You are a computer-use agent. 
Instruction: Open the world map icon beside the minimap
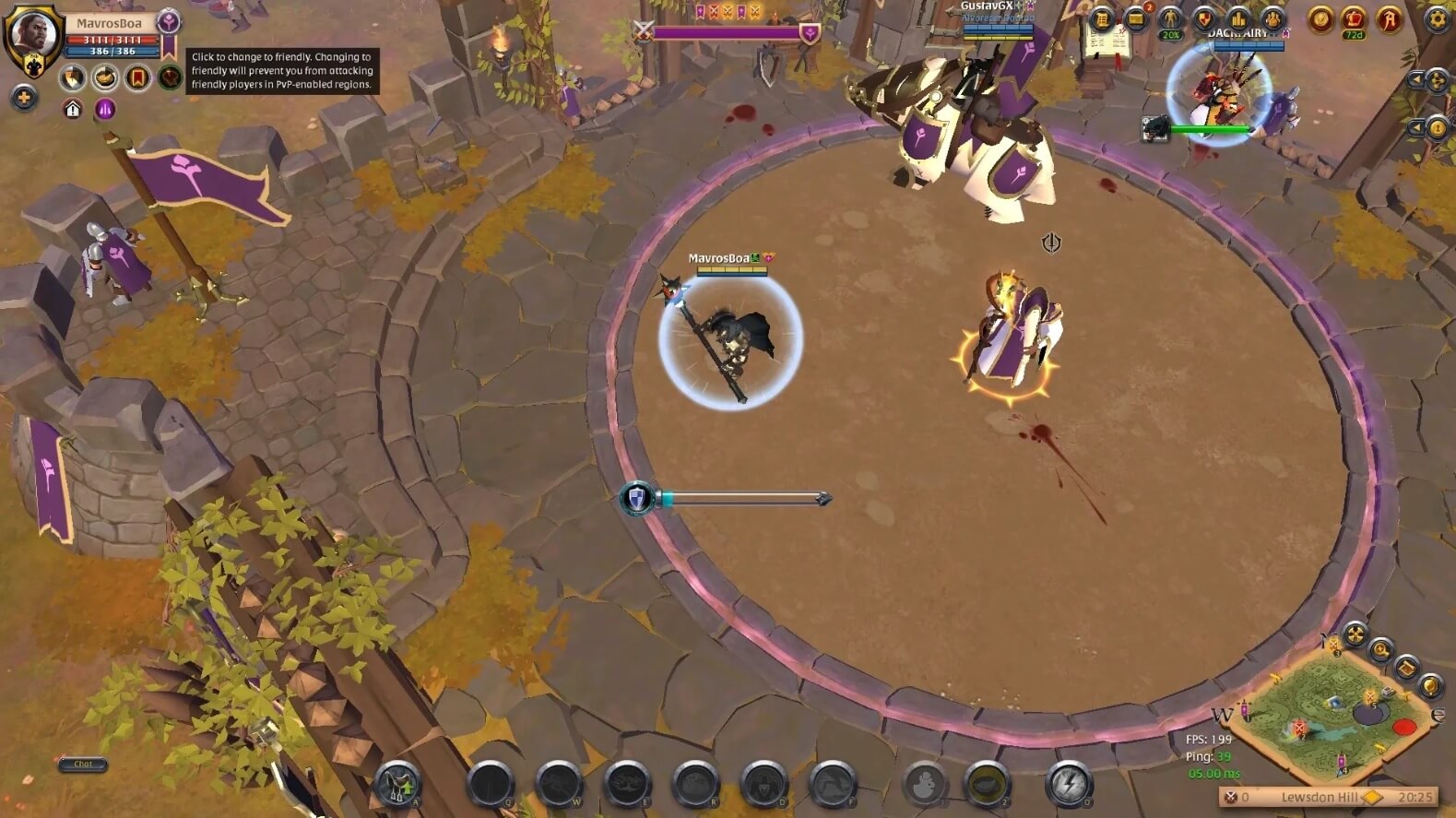[1405, 666]
